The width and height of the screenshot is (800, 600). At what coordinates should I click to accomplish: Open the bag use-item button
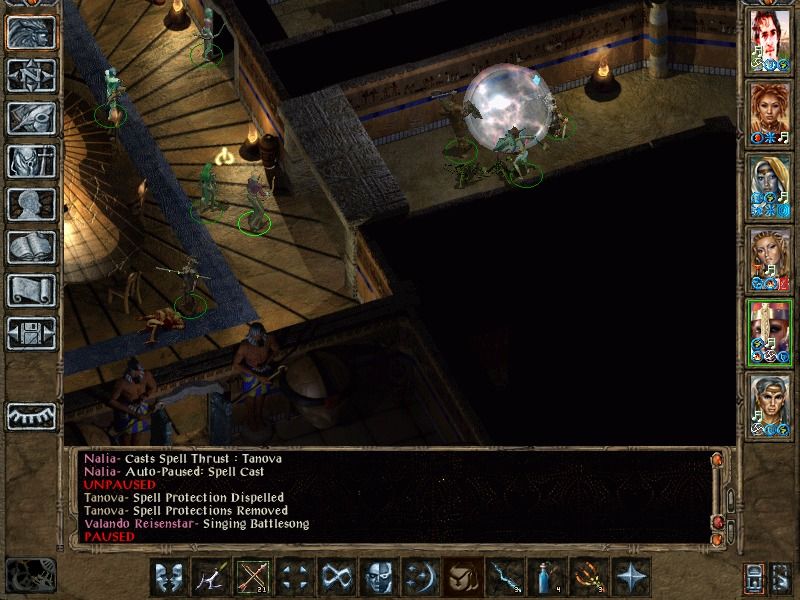(459, 576)
